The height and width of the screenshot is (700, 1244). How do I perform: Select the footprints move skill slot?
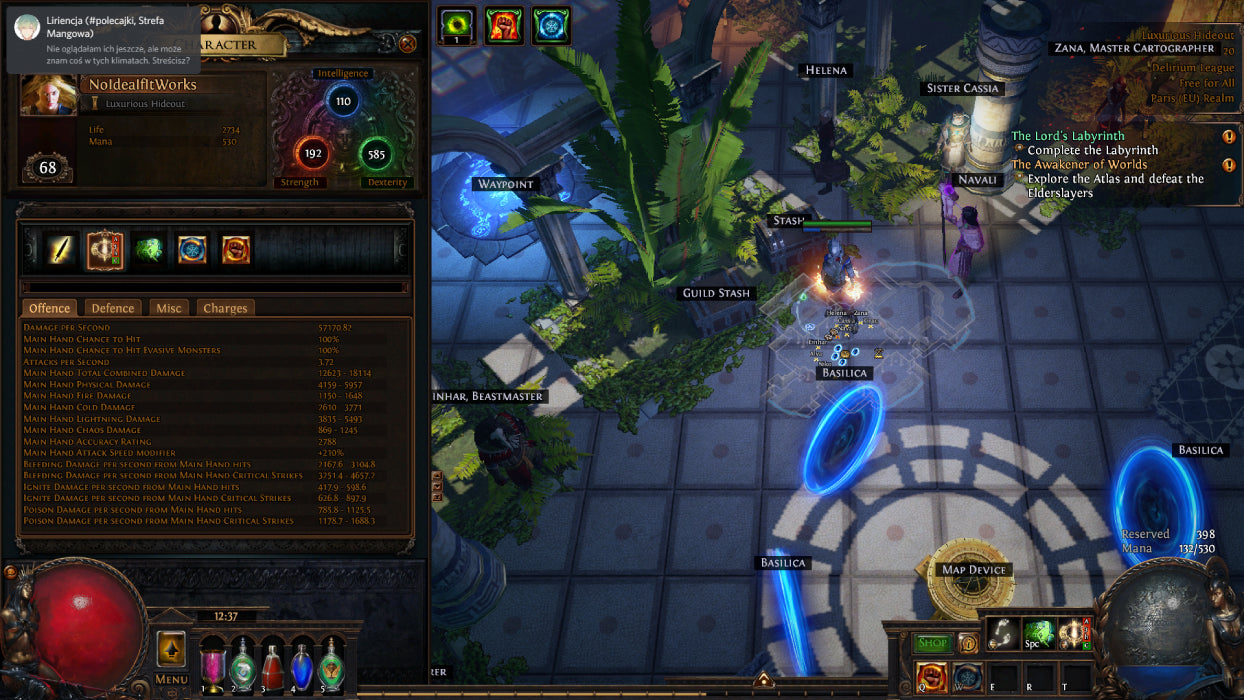click(x=1003, y=633)
